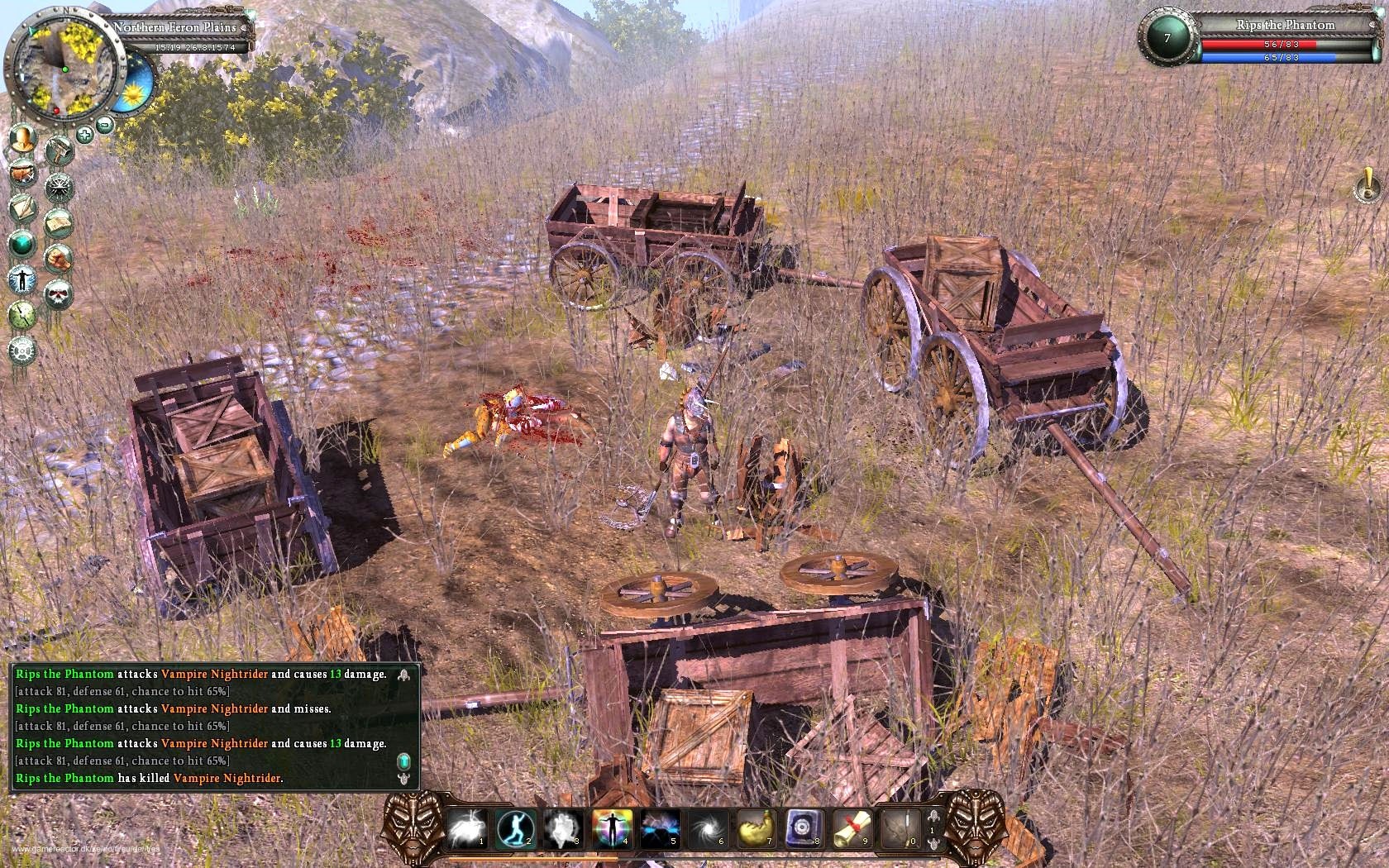This screenshot has width=1389, height=868.
Task: Toggle the active running skill in slot 2
Action: pos(515,829)
